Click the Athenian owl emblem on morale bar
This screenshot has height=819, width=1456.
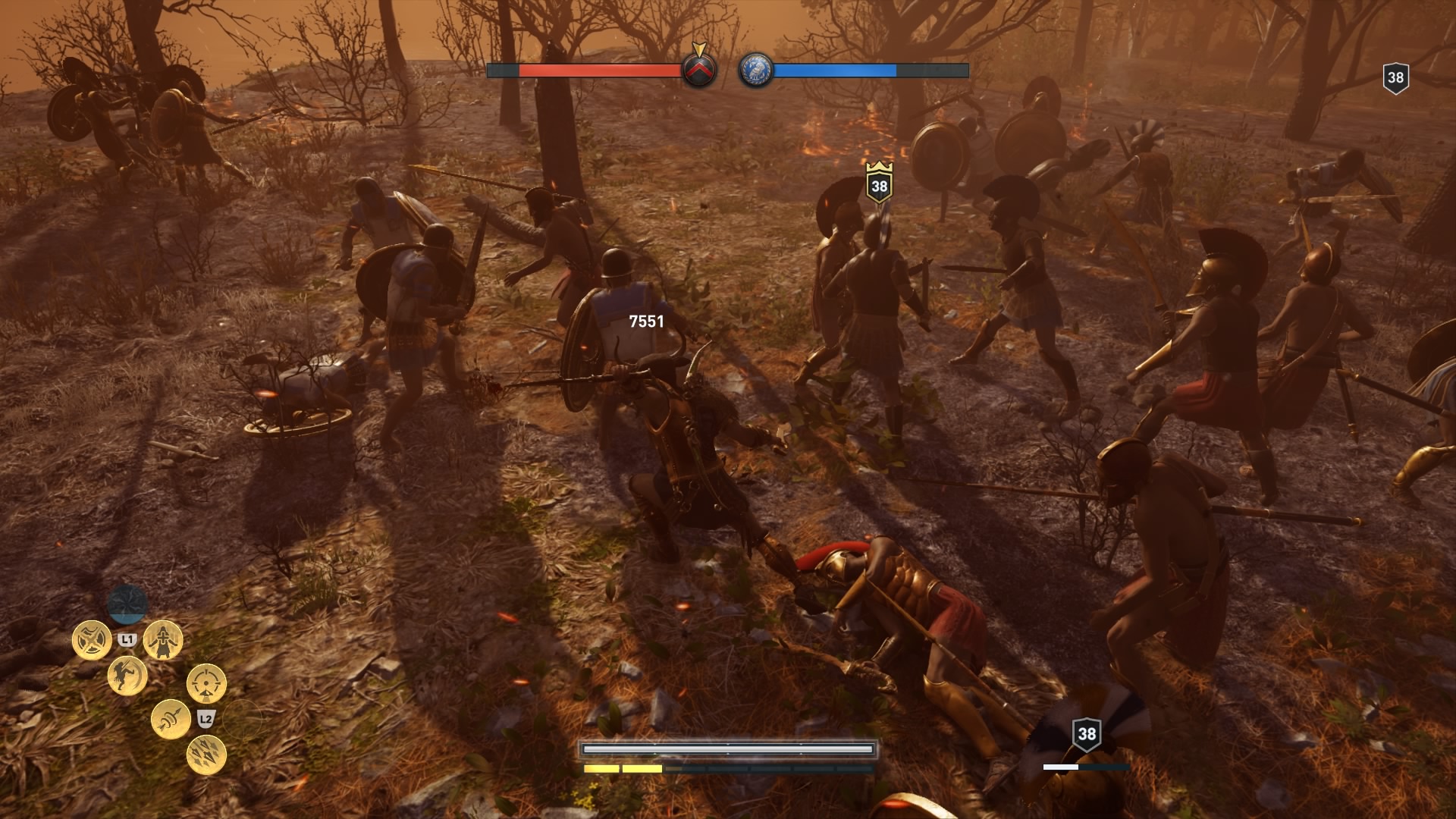757,71
